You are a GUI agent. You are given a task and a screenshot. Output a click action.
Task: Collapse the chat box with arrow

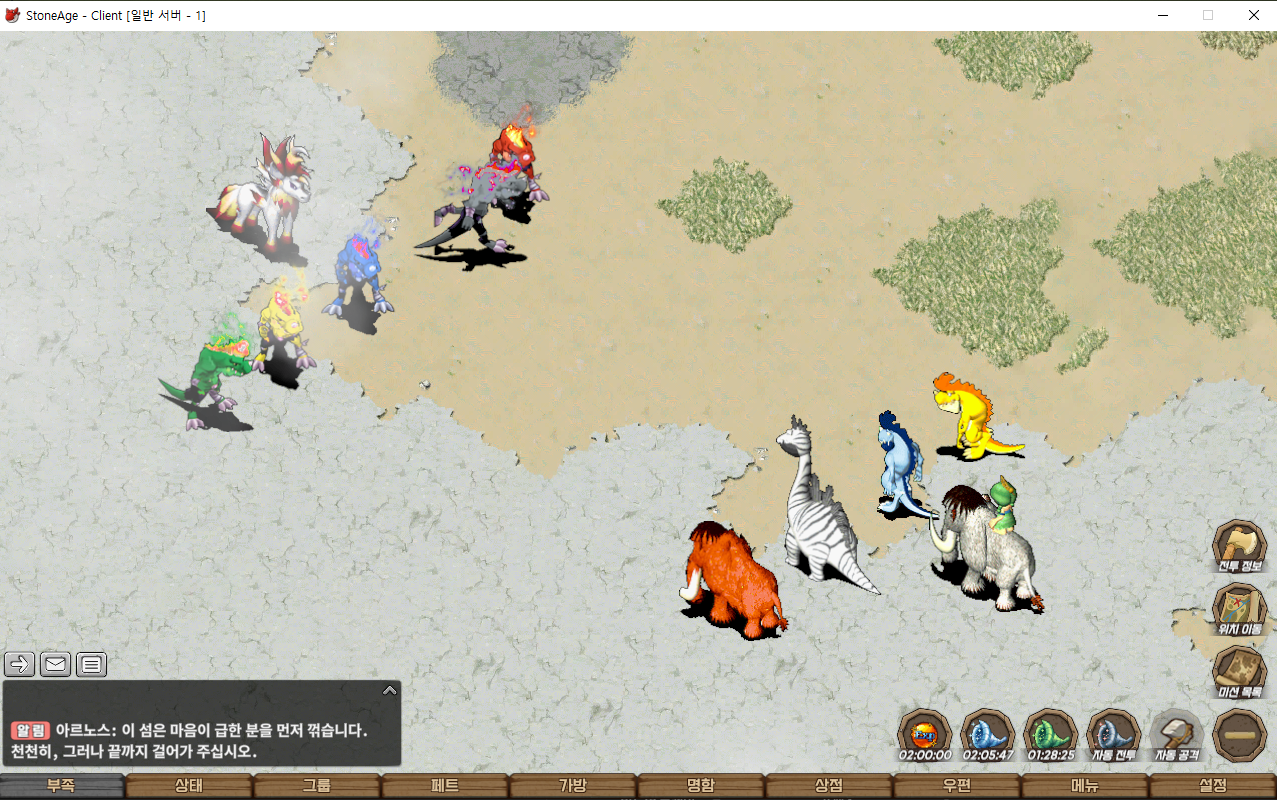pos(390,690)
